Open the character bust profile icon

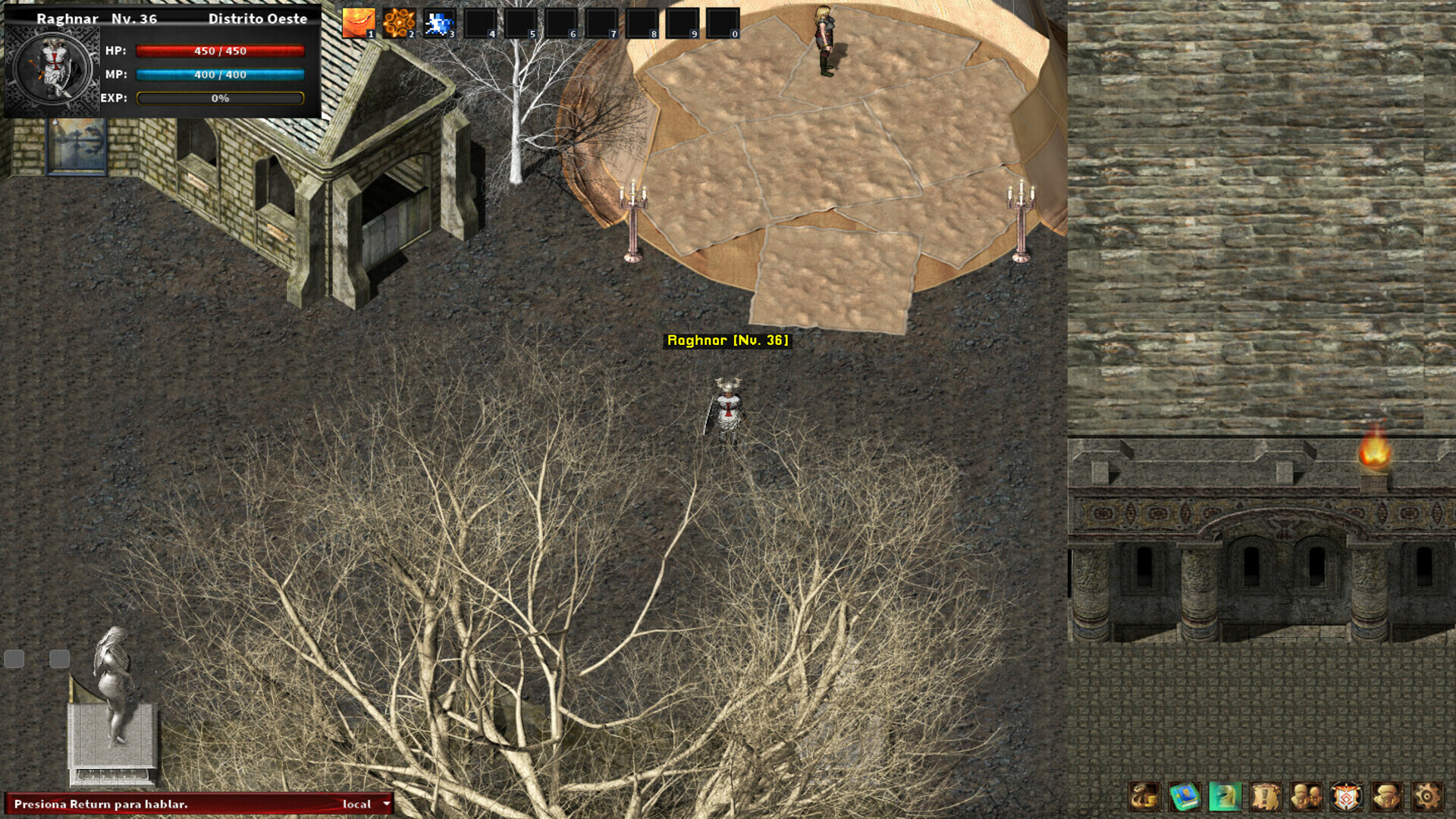coord(1385,796)
